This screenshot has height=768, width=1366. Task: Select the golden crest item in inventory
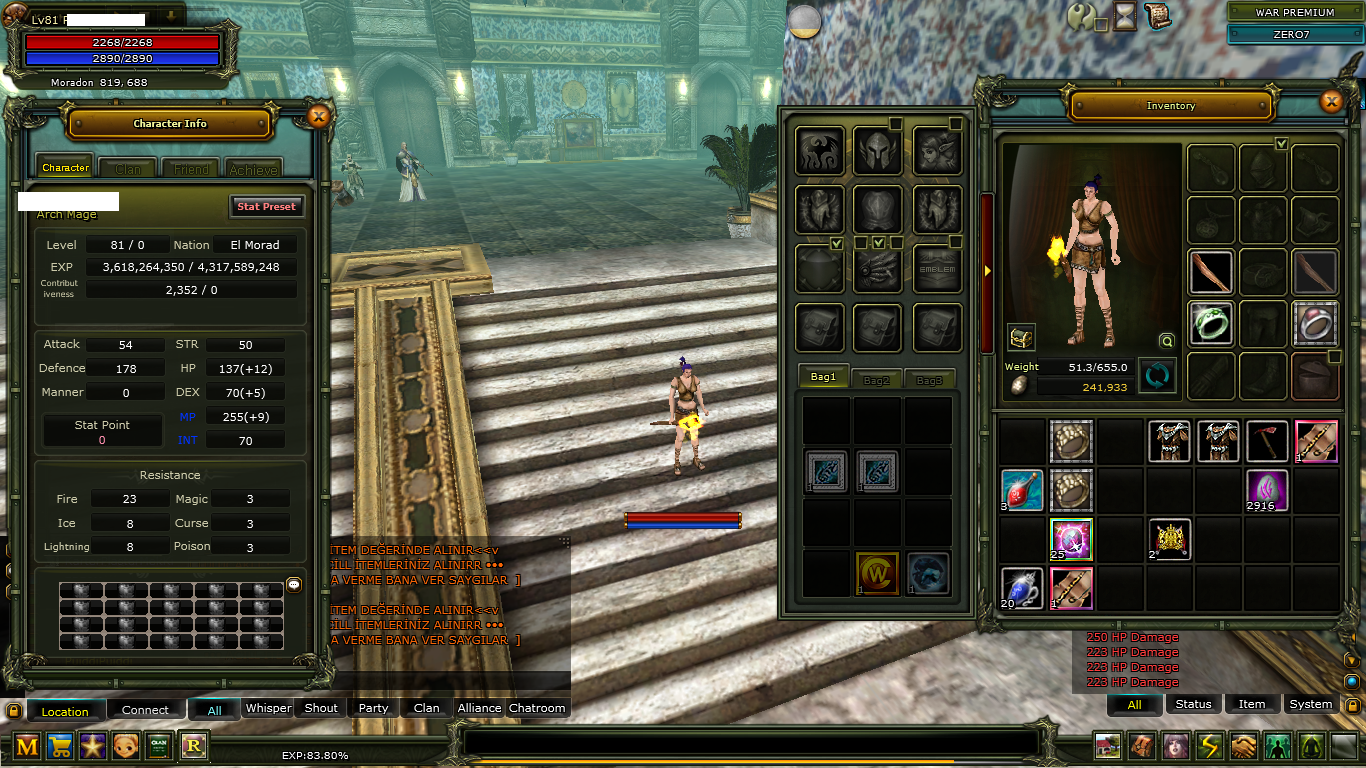click(x=1169, y=539)
